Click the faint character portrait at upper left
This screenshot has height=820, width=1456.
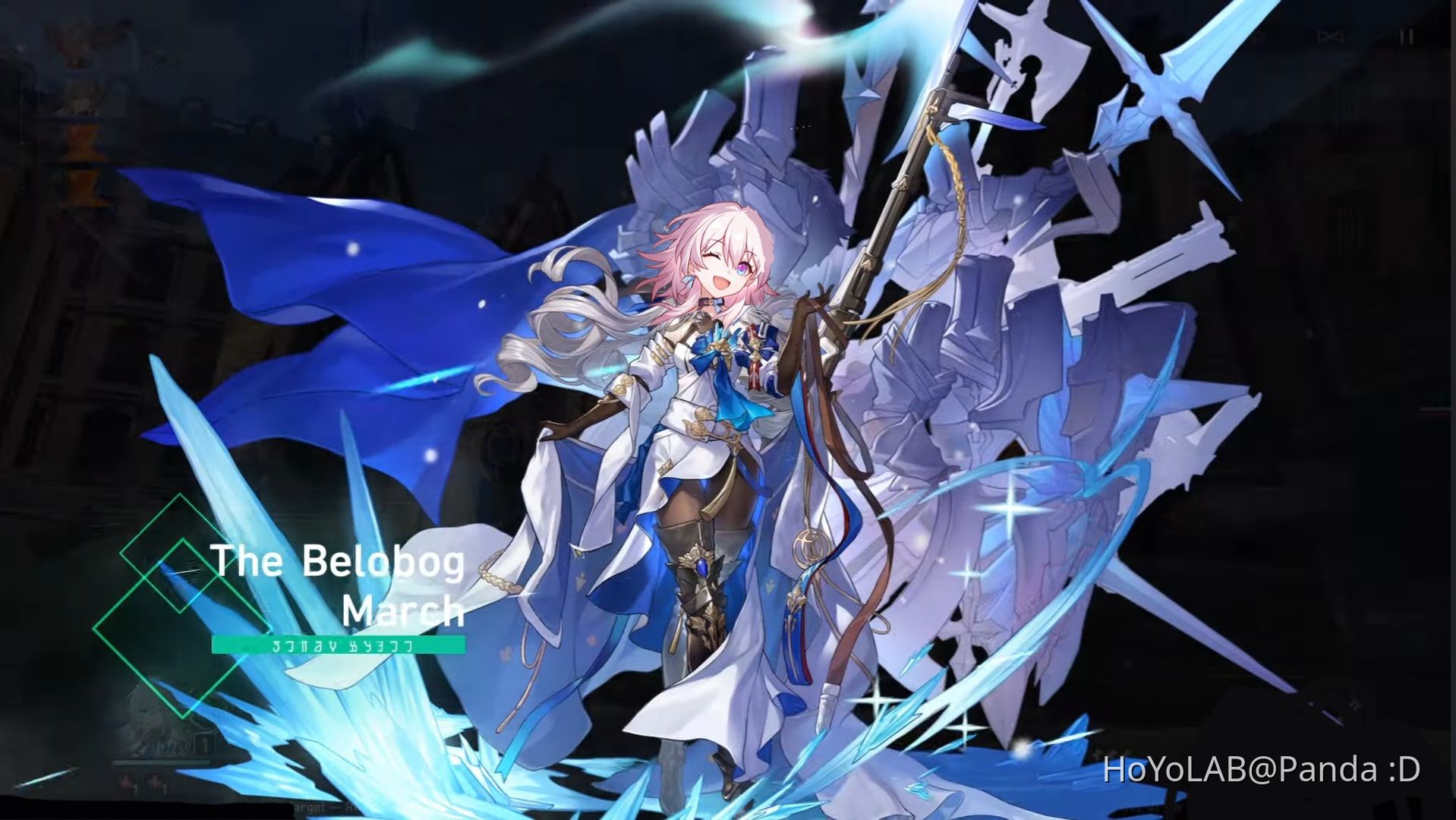pos(84,99)
